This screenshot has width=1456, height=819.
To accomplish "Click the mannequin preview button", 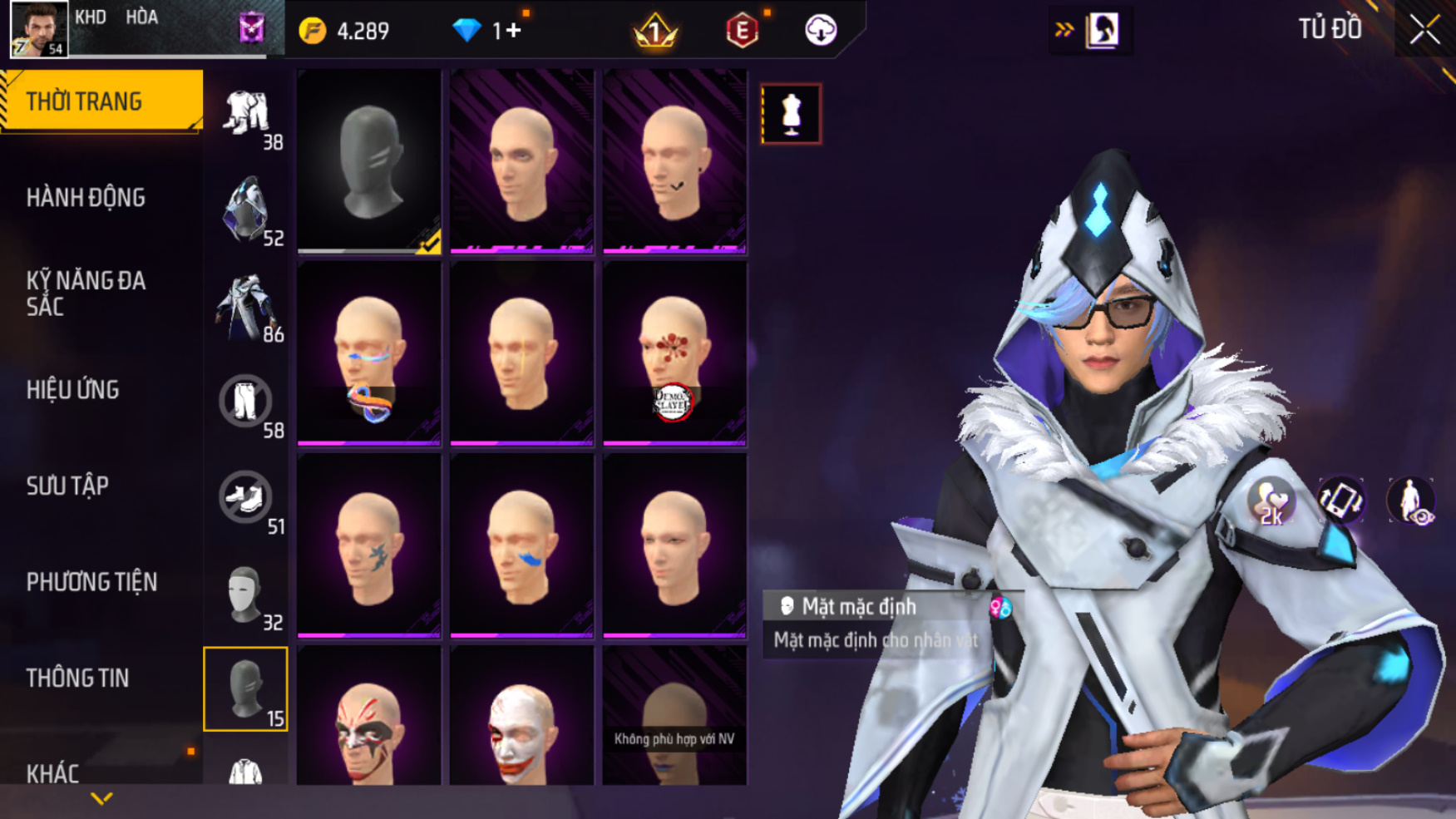I will click(791, 114).
